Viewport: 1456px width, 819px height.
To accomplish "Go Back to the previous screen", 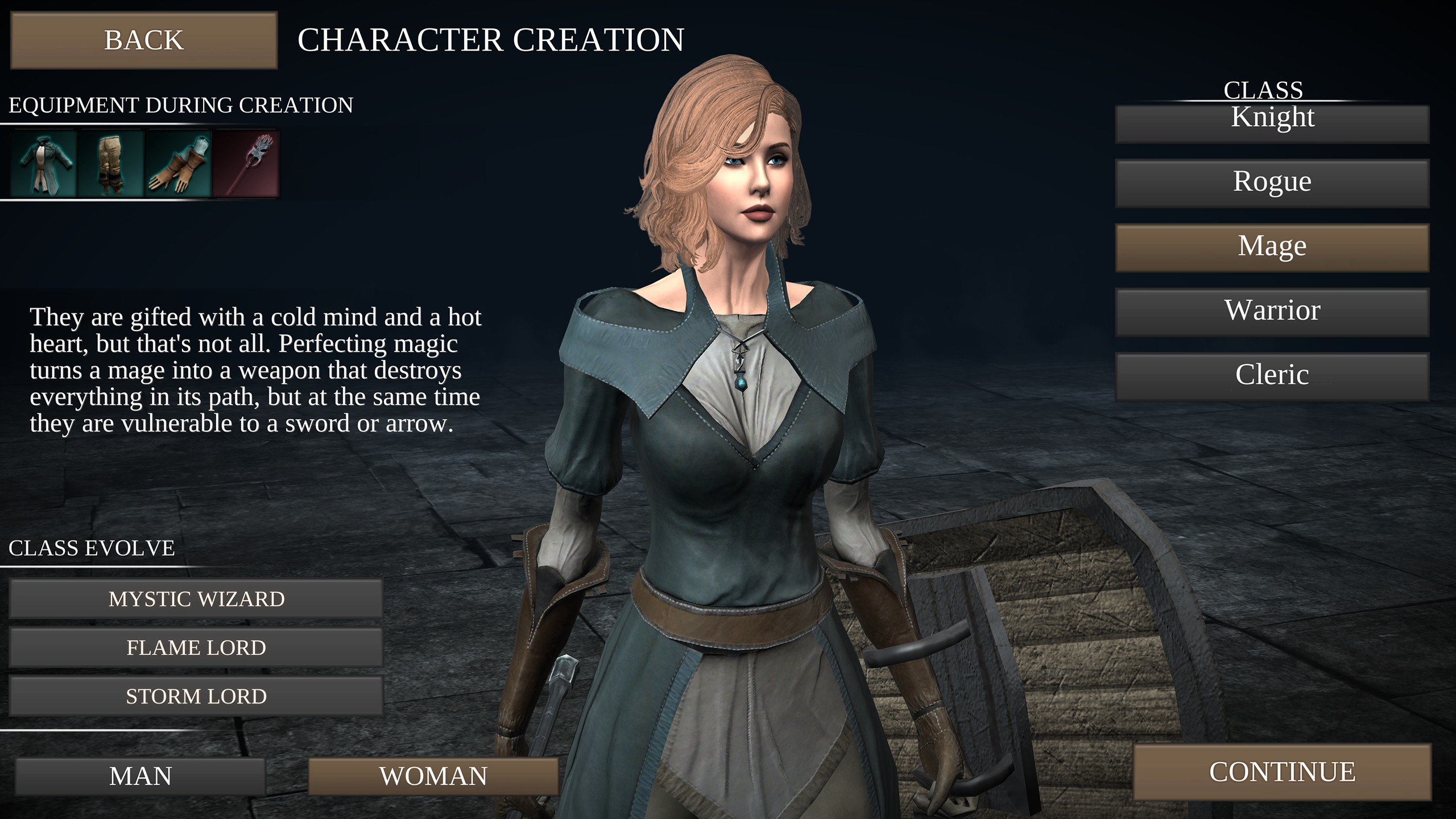I will [x=143, y=40].
